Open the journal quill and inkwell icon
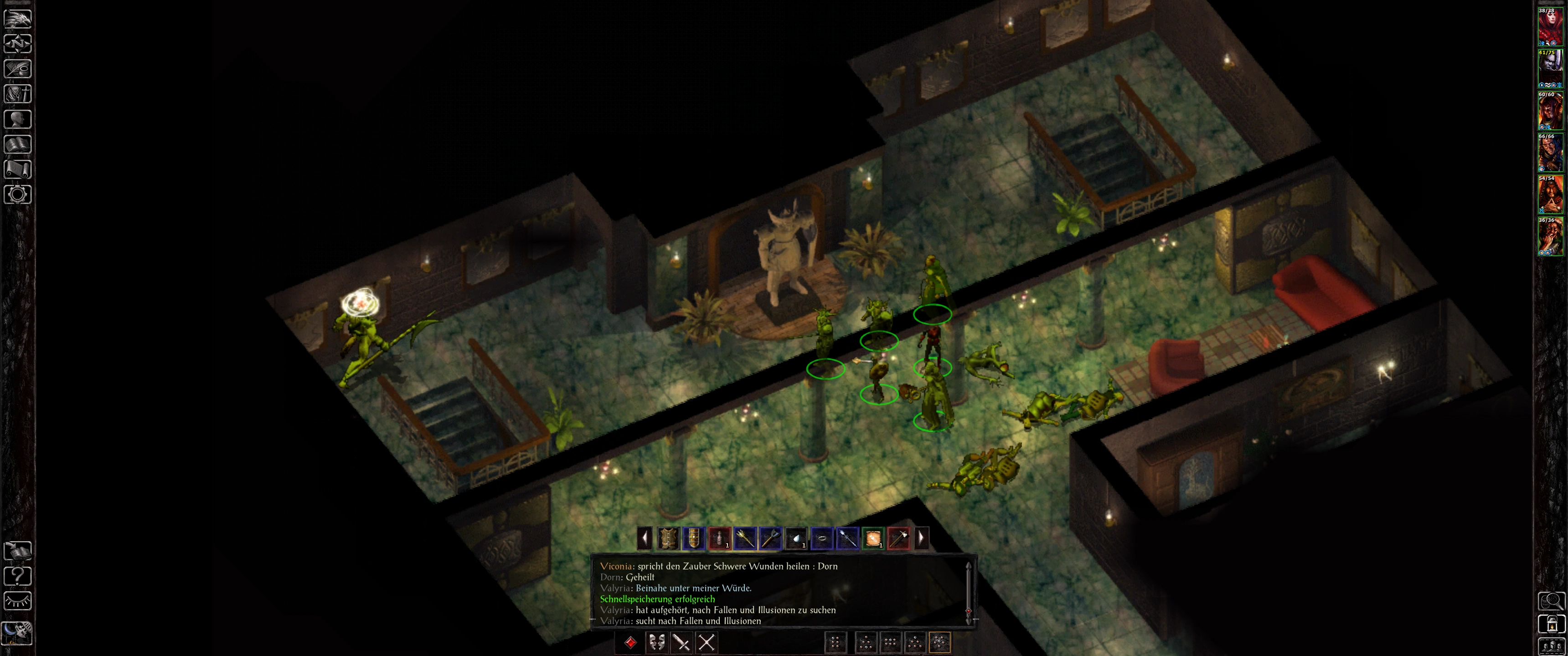The height and width of the screenshot is (656, 1568). click(18, 69)
